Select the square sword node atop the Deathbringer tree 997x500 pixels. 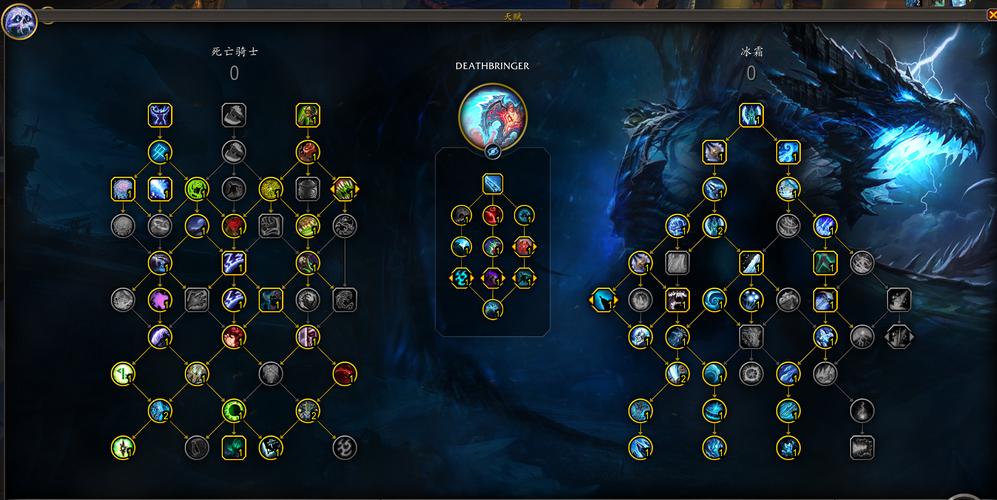[x=492, y=183]
